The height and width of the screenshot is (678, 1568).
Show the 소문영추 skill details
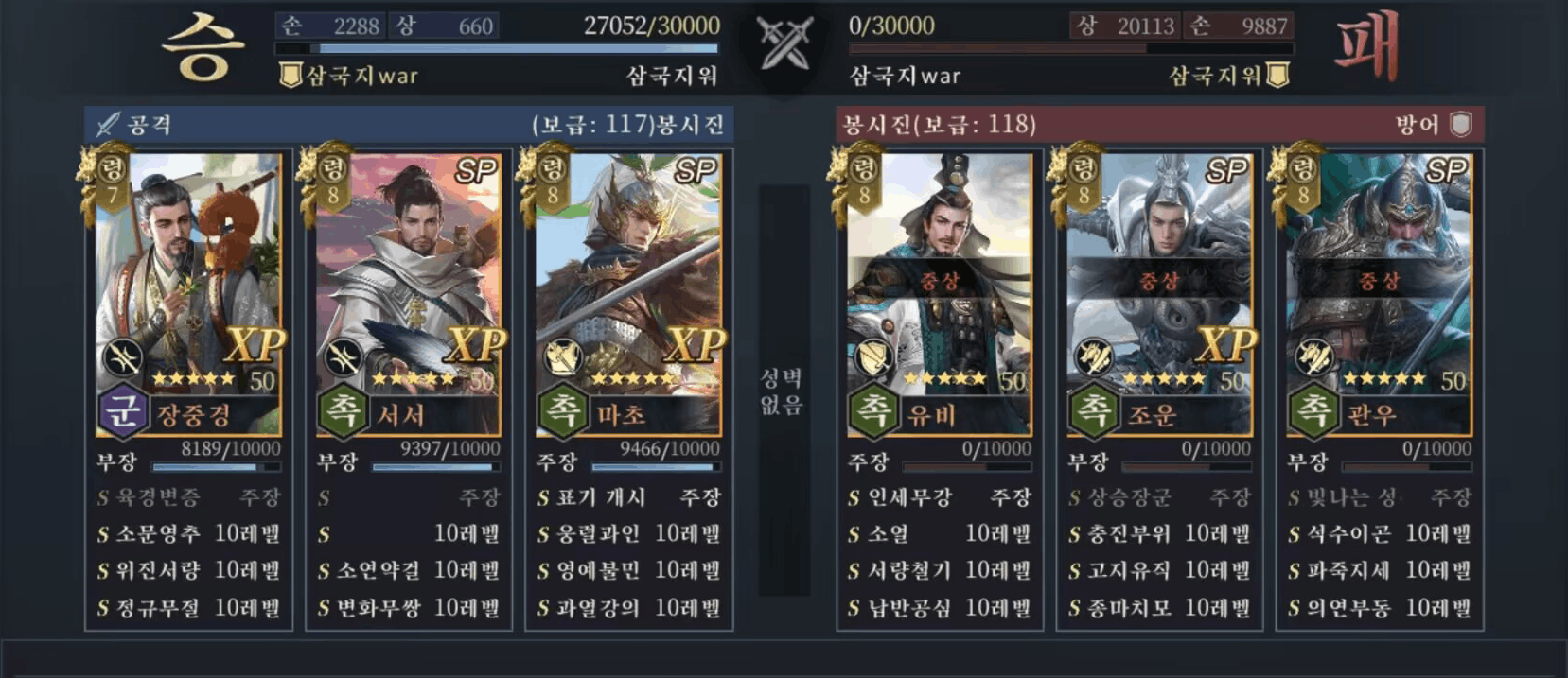click(188, 534)
